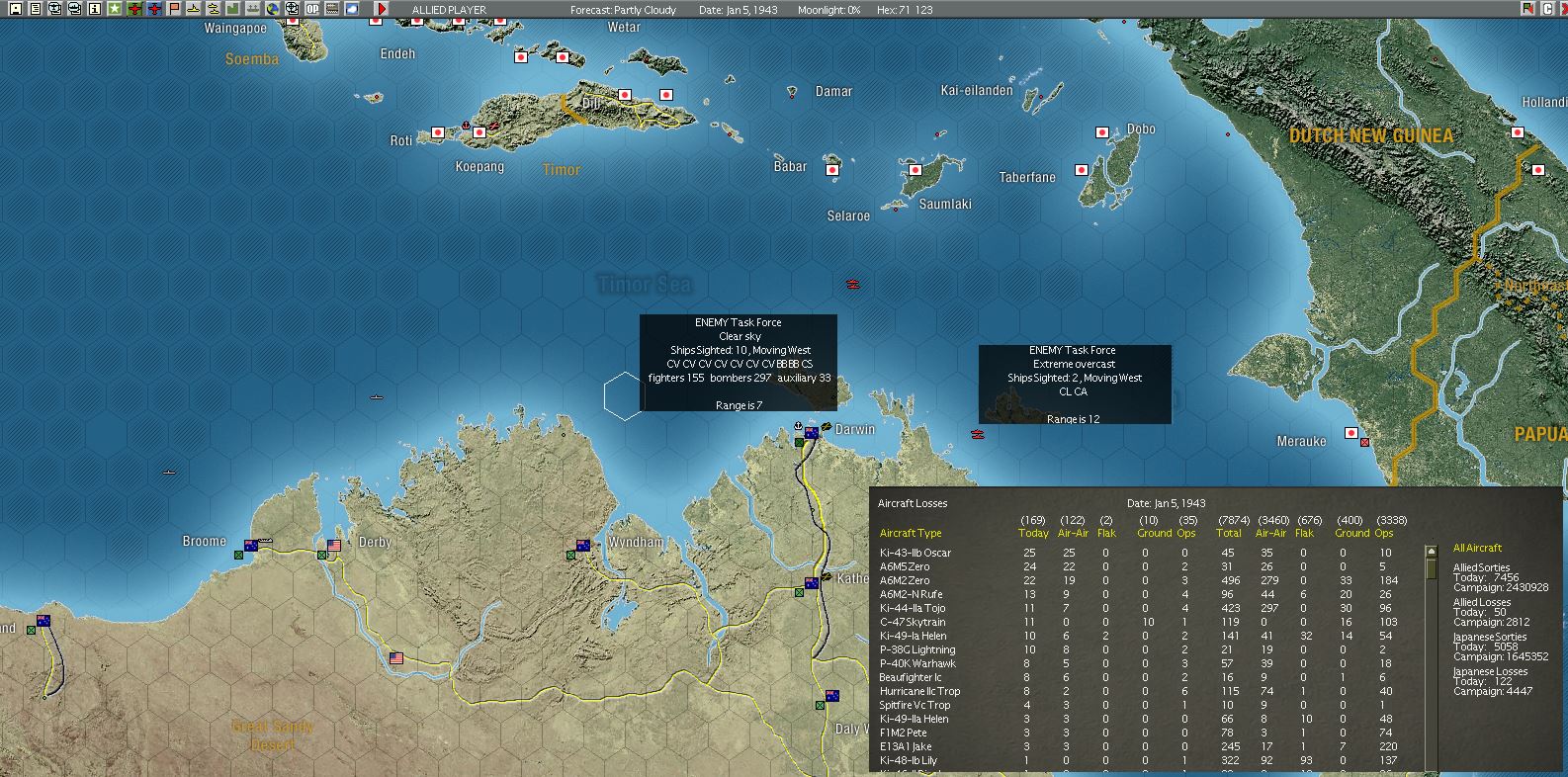This screenshot has height=777, width=1568.
Task: Sort by the yellow Today column header
Action: [x=1033, y=534]
